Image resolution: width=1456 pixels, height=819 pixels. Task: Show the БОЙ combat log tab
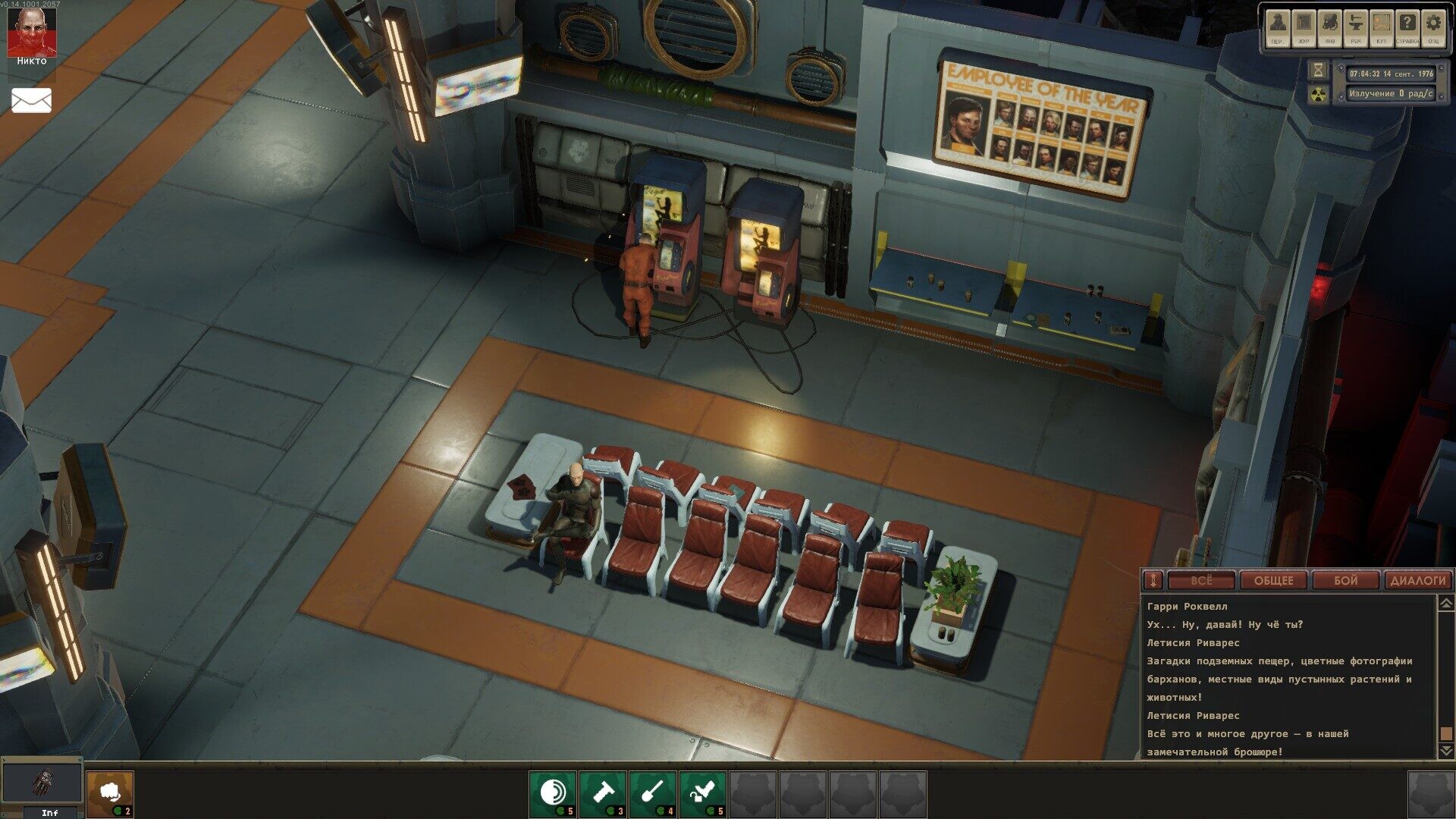[1345, 581]
